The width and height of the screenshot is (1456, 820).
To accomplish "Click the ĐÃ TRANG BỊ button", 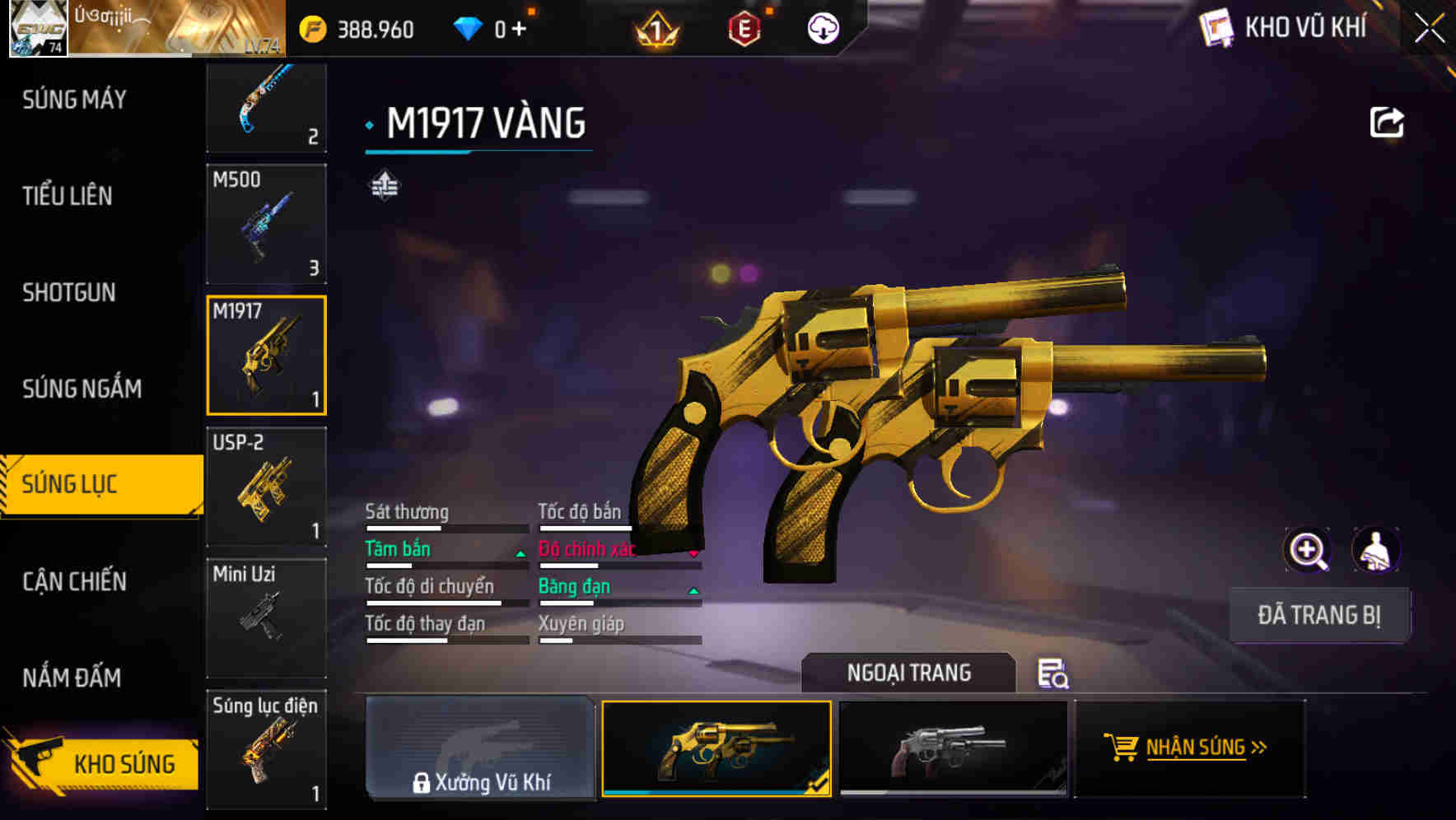I will (x=1319, y=613).
